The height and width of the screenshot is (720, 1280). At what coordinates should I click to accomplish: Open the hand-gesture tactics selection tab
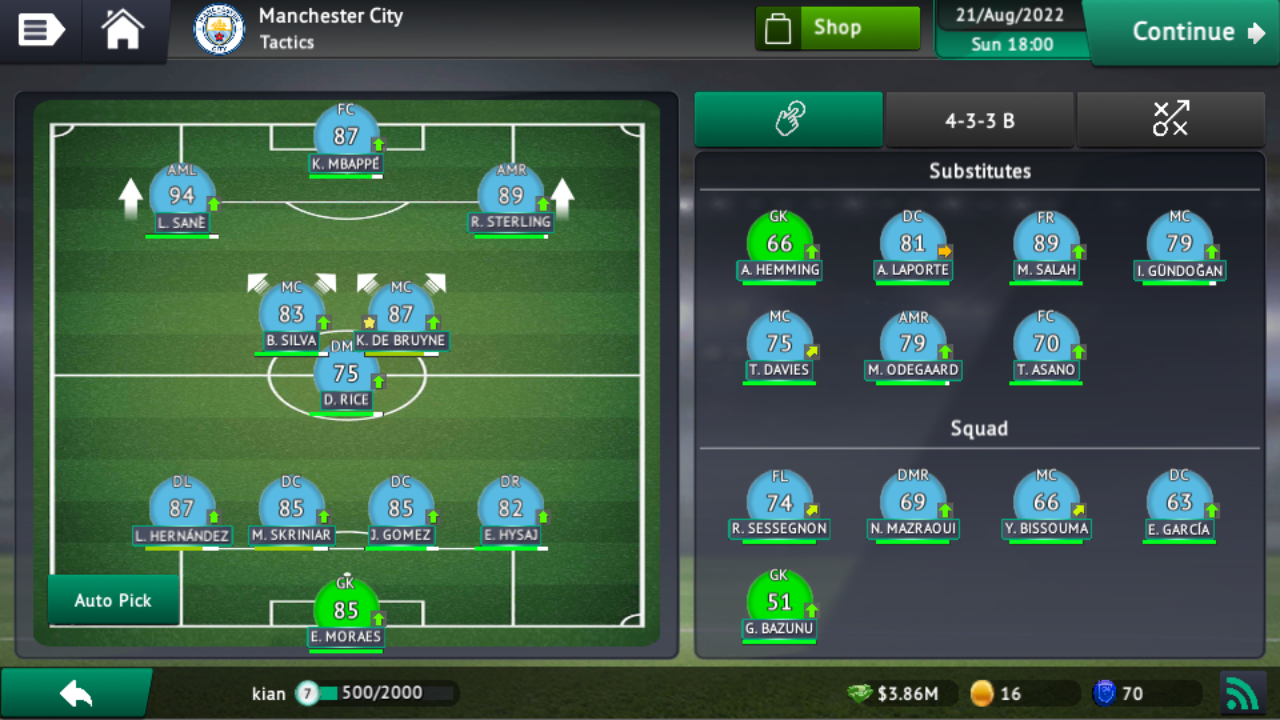[788, 119]
